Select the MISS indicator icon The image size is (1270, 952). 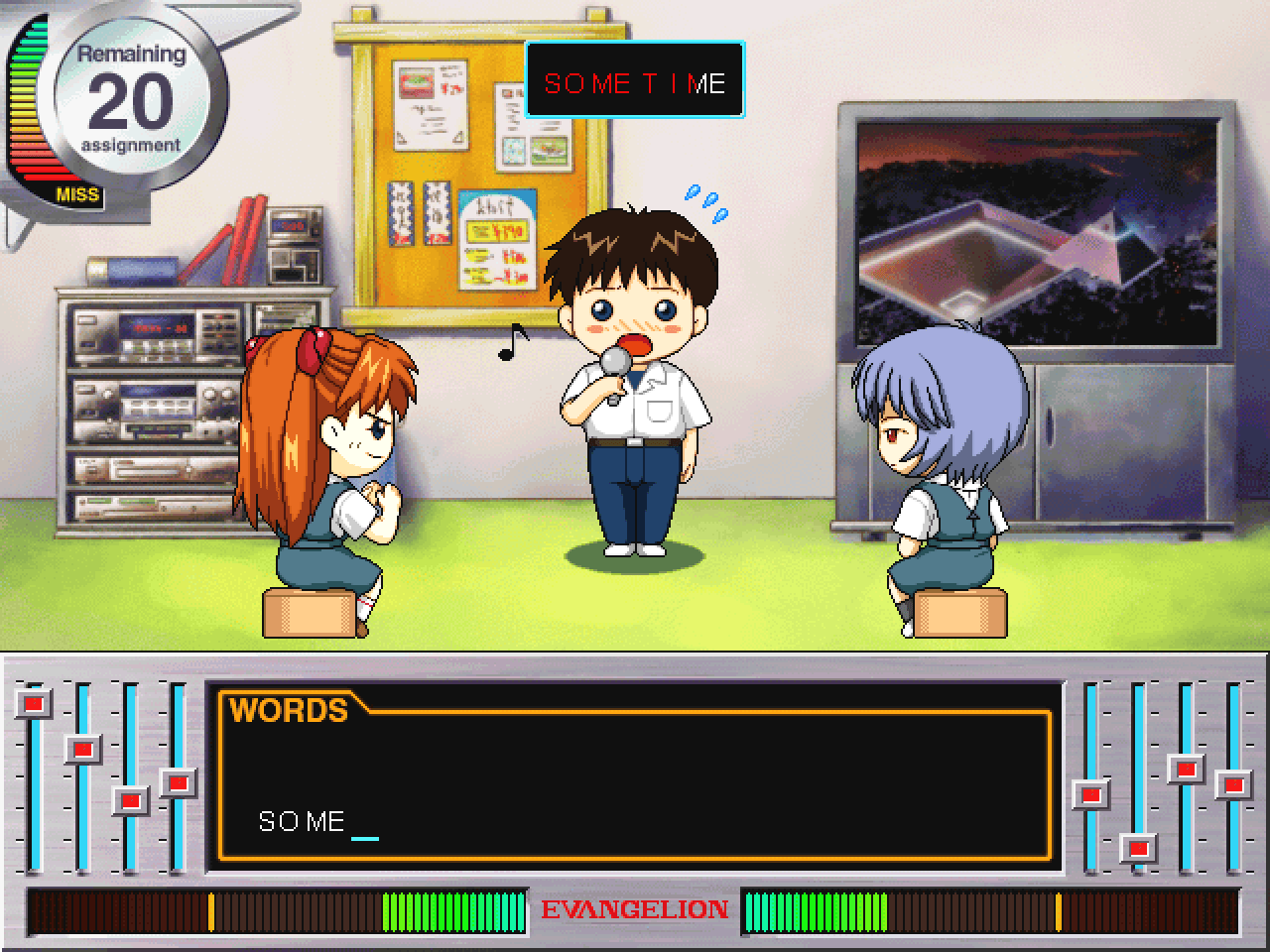pos(79,194)
